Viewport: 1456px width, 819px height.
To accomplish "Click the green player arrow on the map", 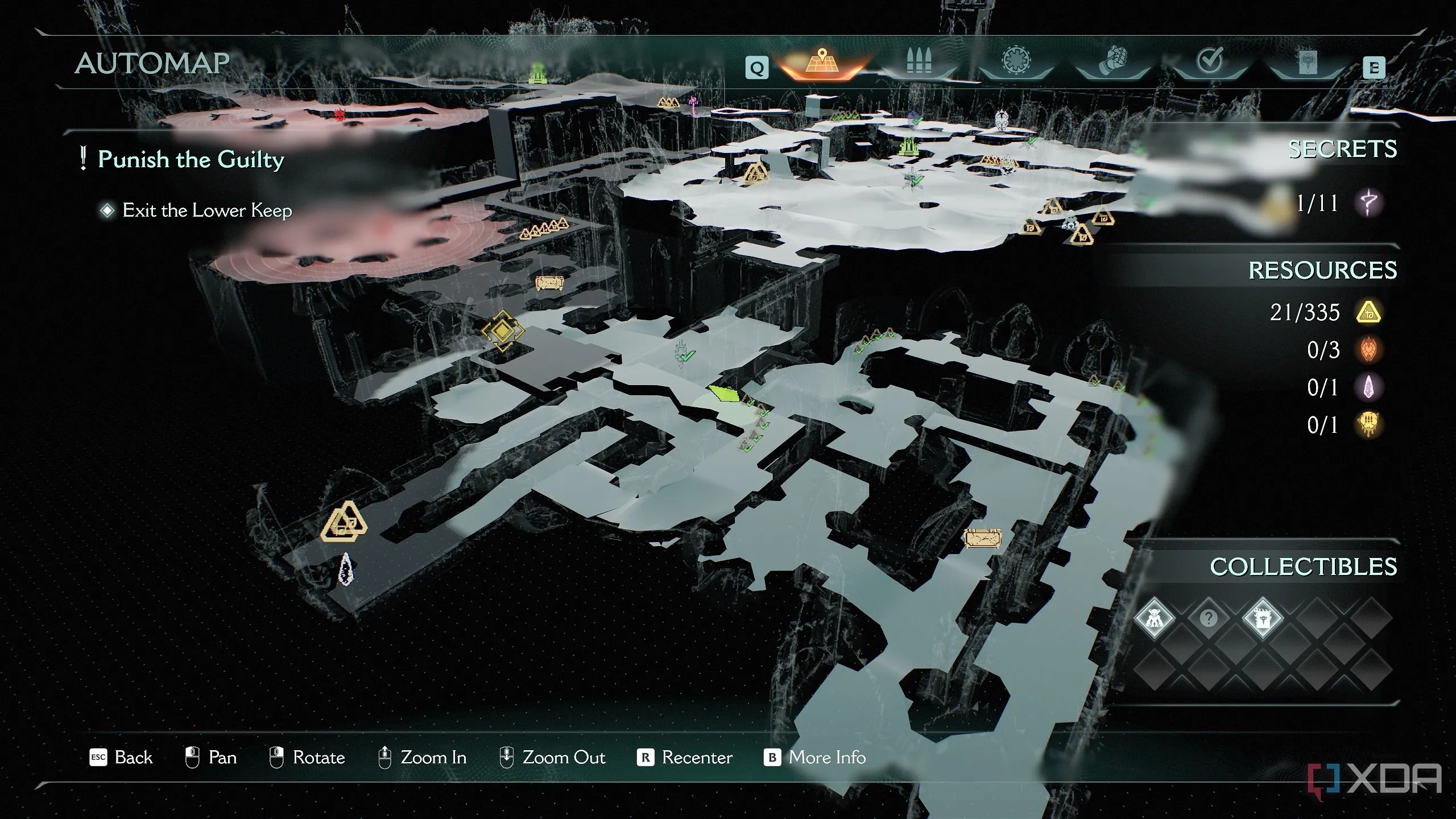I will pyautogui.click(x=724, y=393).
